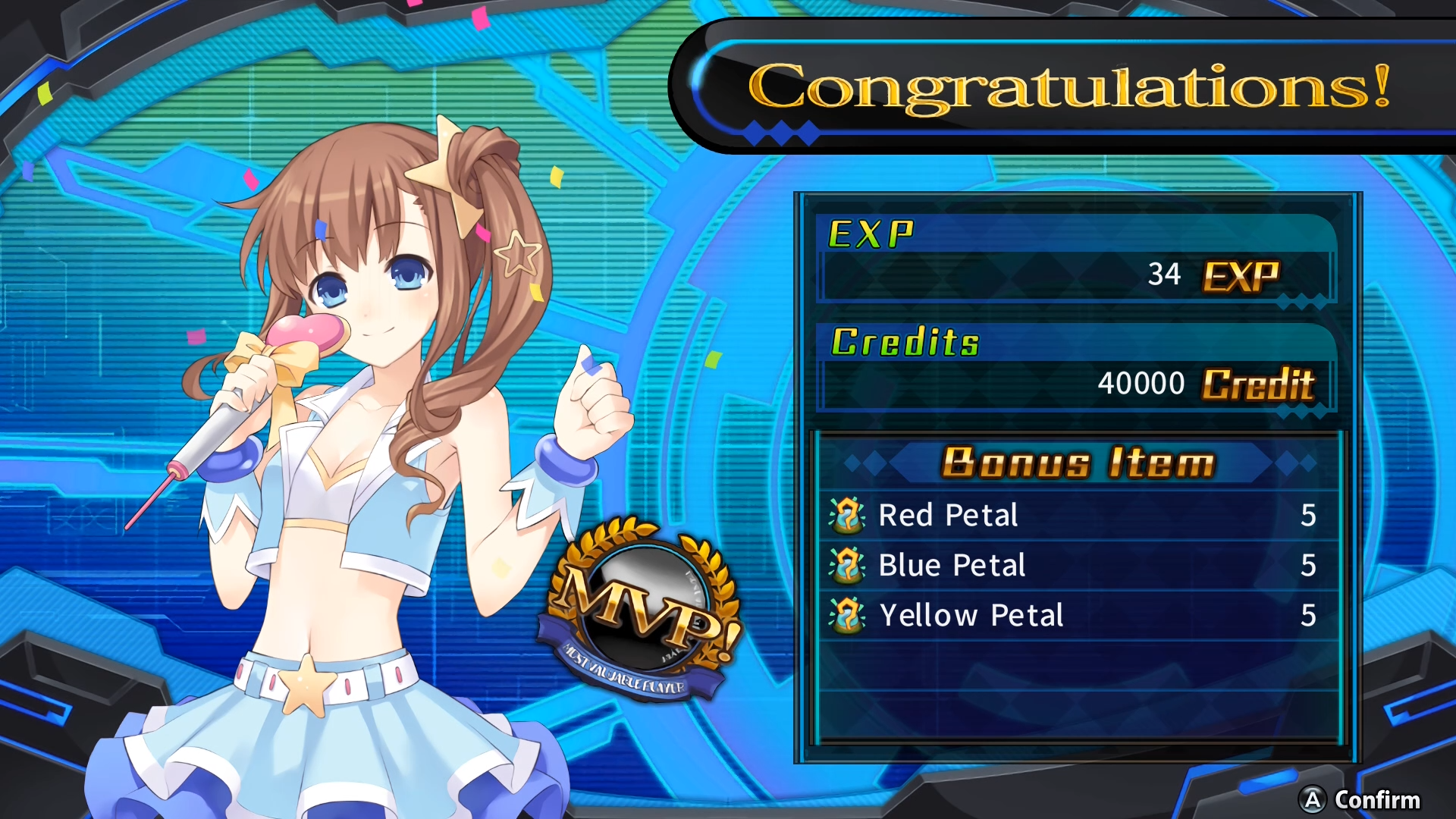Click the Yellow Petal bonus item row
Image resolution: width=1456 pixels, height=819 pixels.
1077,616
